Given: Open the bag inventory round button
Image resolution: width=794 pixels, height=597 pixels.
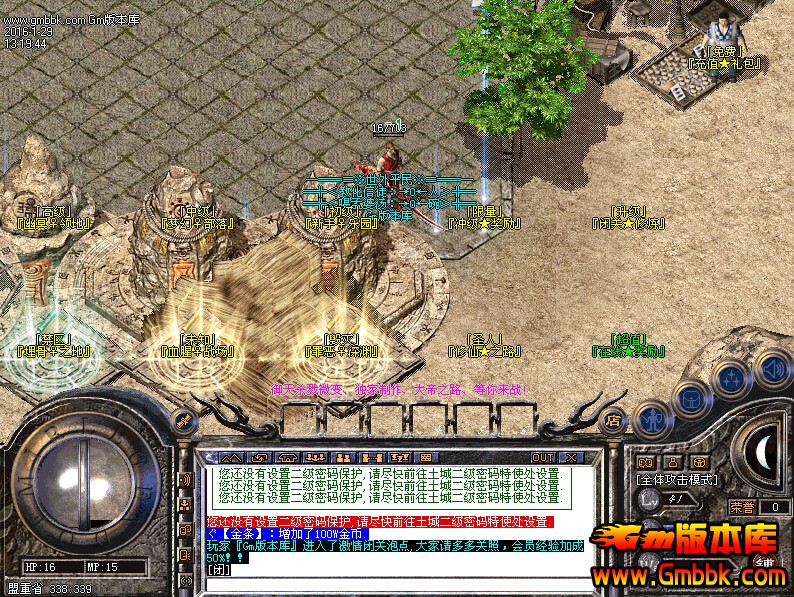Looking at the screenshot, I should tap(692, 399).
